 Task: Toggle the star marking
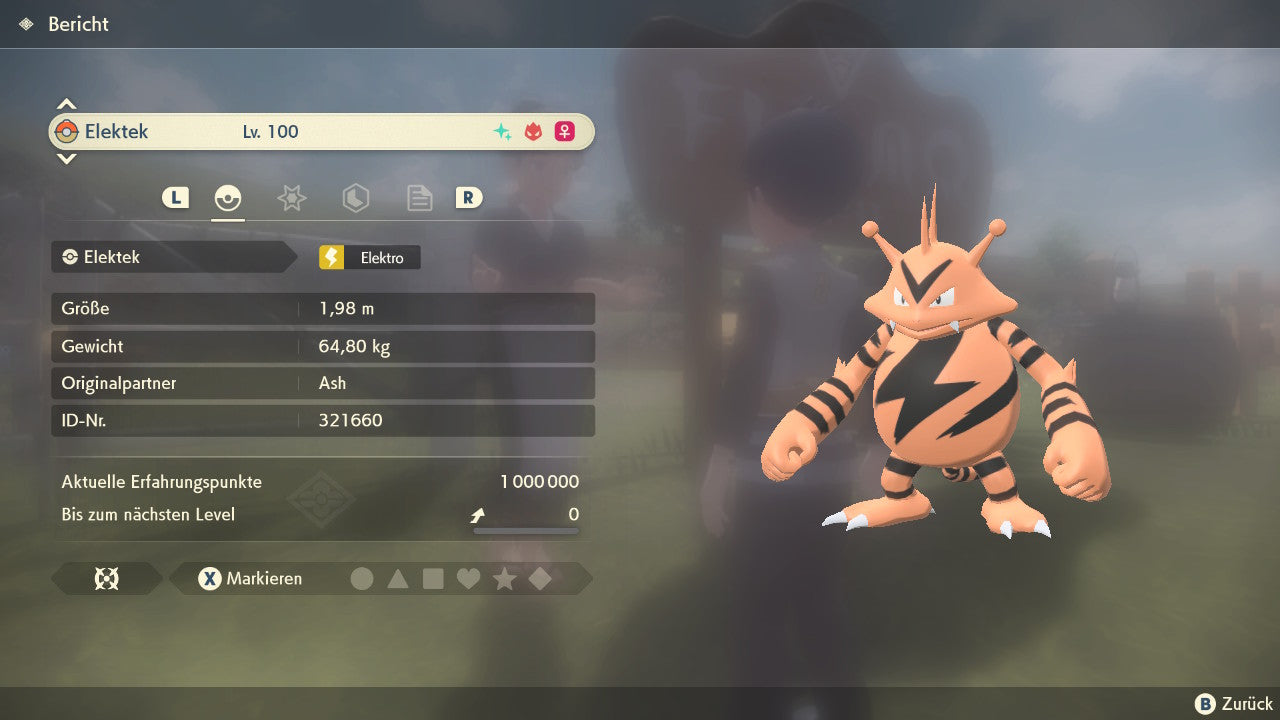point(504,578)
